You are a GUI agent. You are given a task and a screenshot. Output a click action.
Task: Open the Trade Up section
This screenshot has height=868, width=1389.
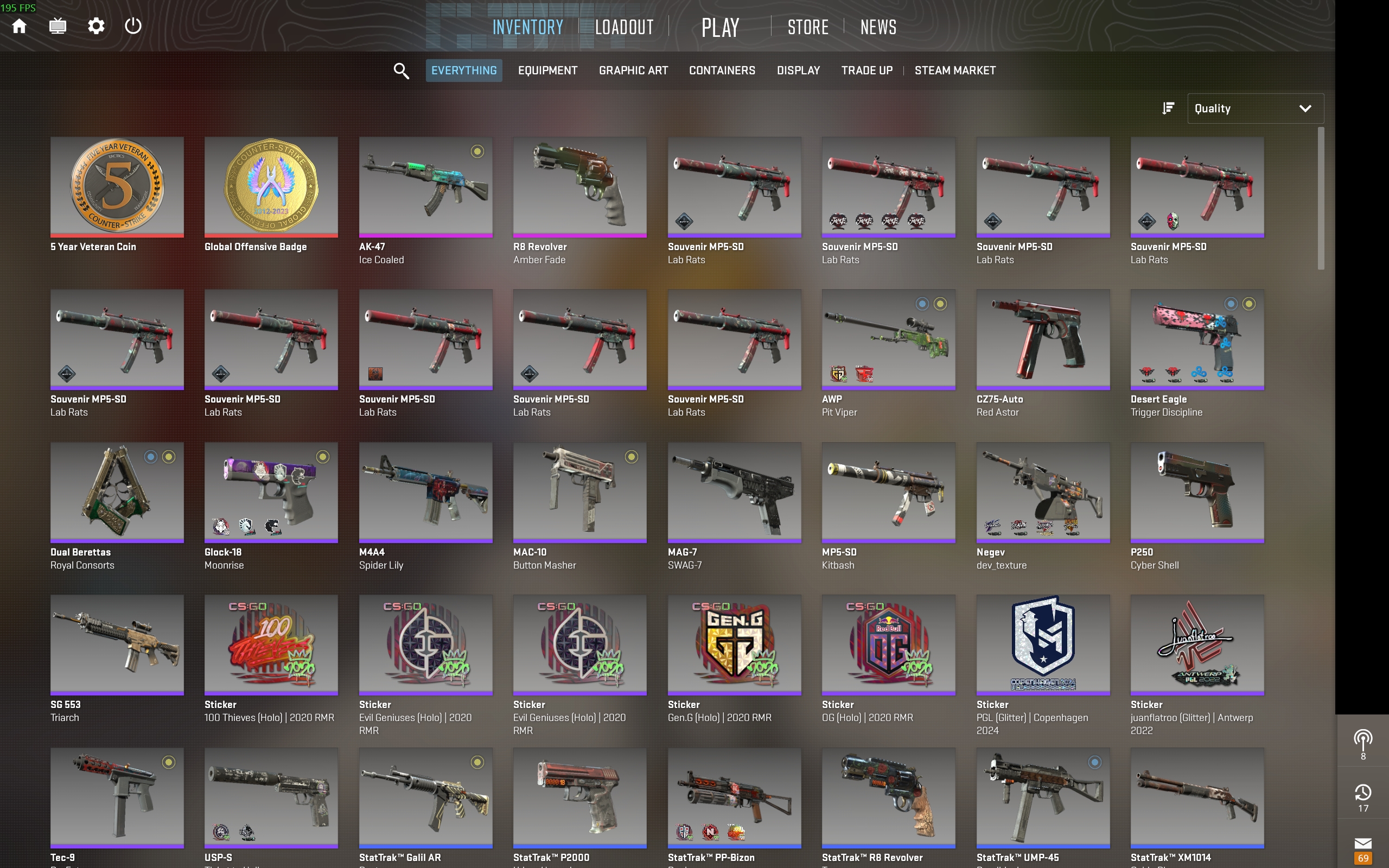click(866, 71)
